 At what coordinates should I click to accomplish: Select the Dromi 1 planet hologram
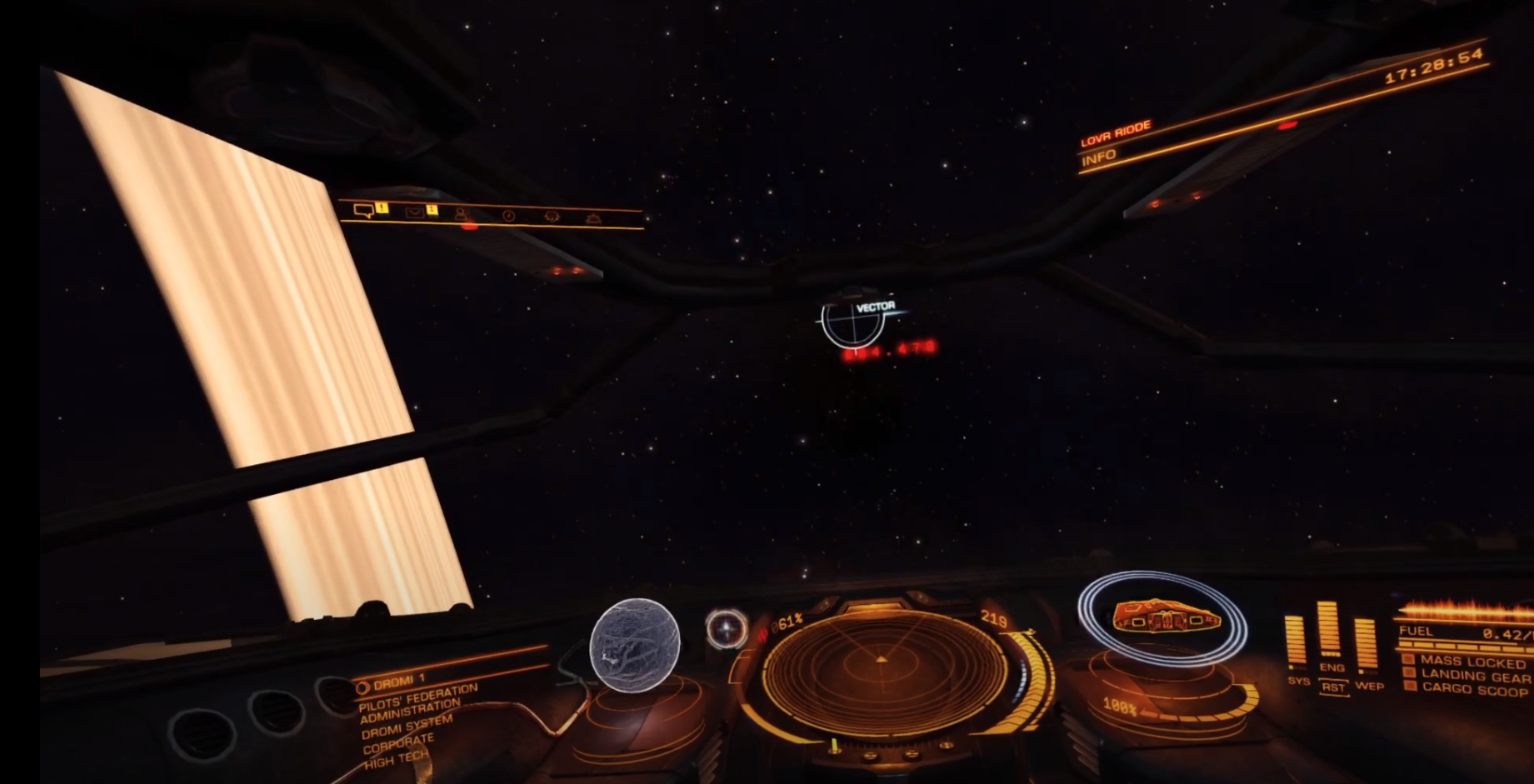[634, 645]
